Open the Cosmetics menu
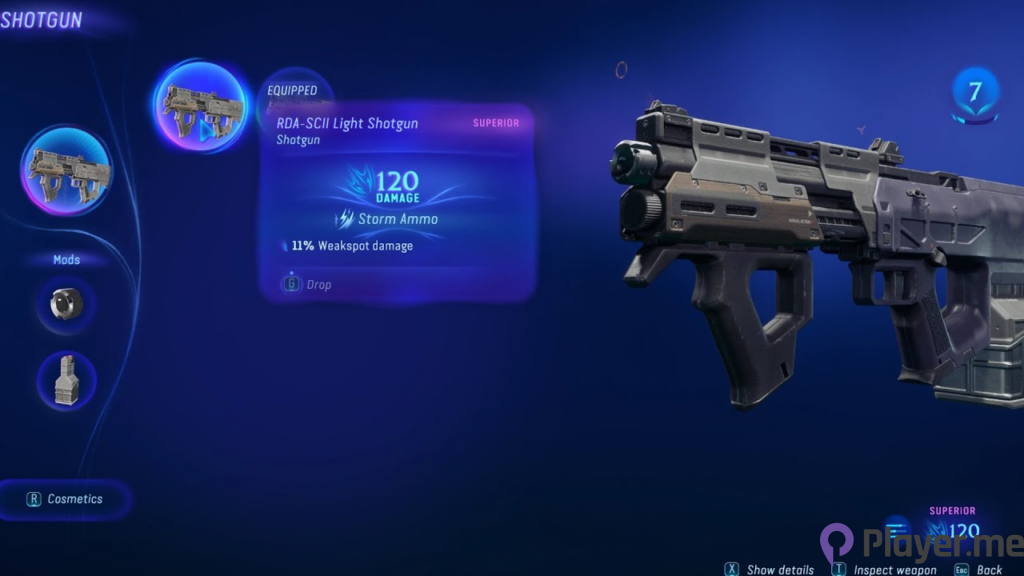The image size is (1024, 576). tap(67, 499)
